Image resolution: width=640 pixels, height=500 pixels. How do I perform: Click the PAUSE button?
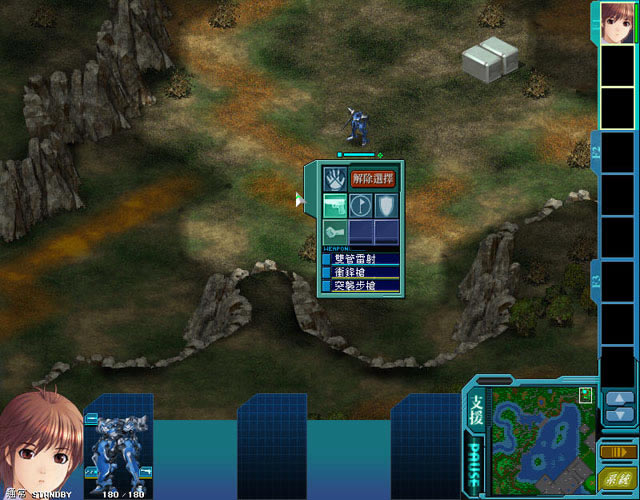click(x=474, y=463)
